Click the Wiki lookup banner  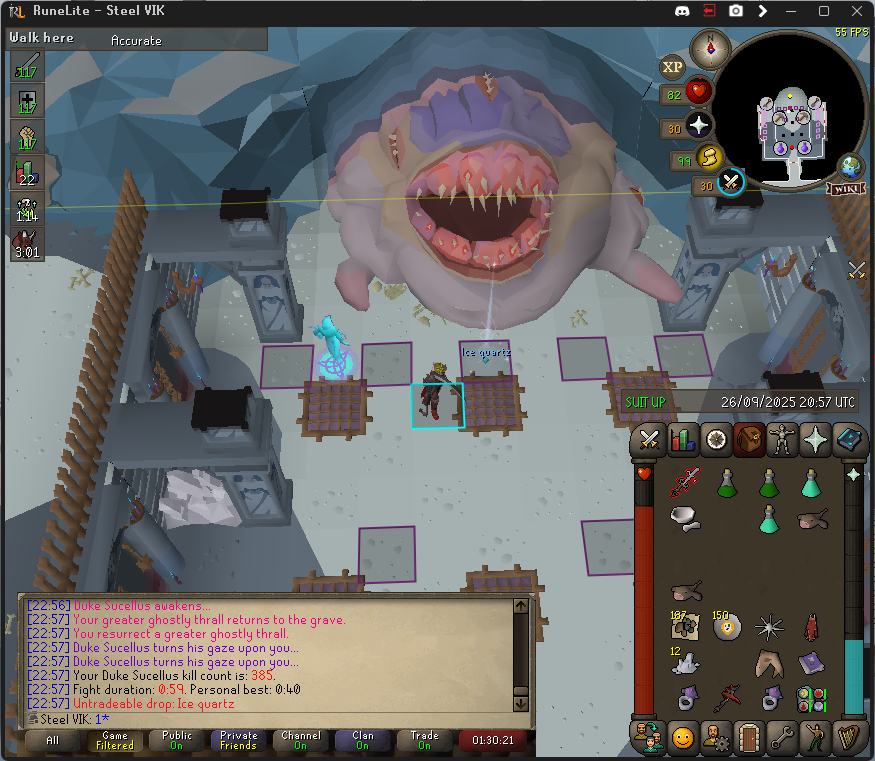[x=844, y=188]
